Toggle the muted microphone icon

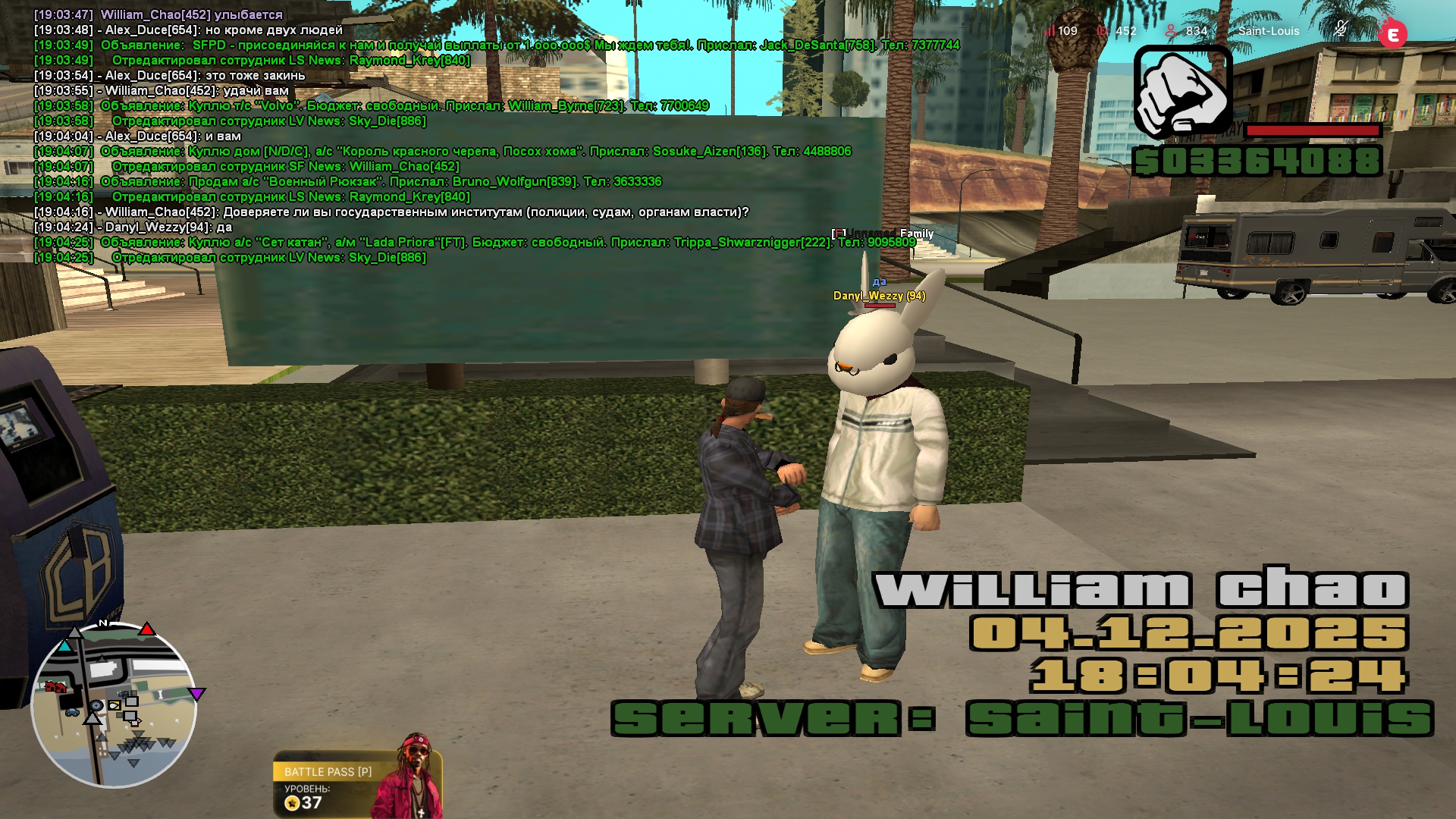1341,30
